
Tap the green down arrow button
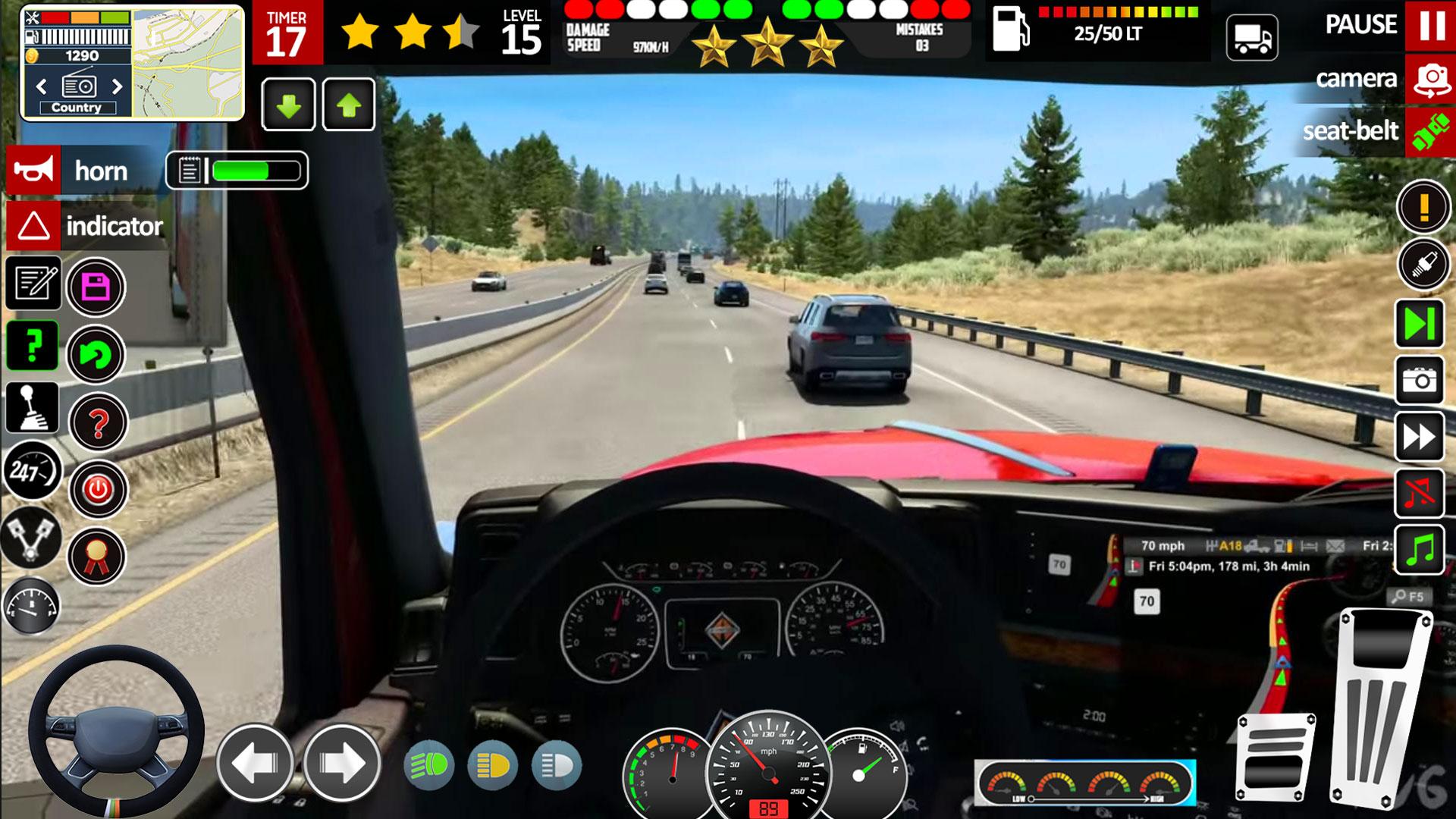coord(288,105)
